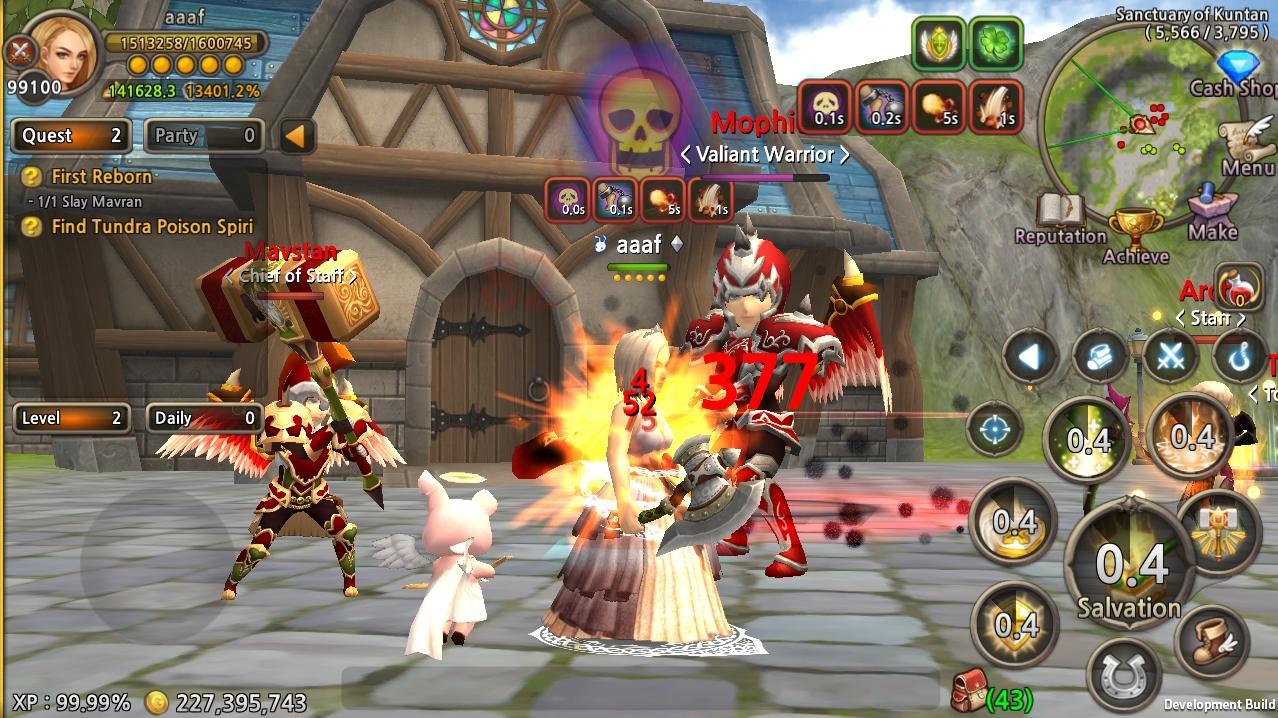1278x718 pixels.
Task: Select the First Reborn quest entry
Action: coord(101,177)
